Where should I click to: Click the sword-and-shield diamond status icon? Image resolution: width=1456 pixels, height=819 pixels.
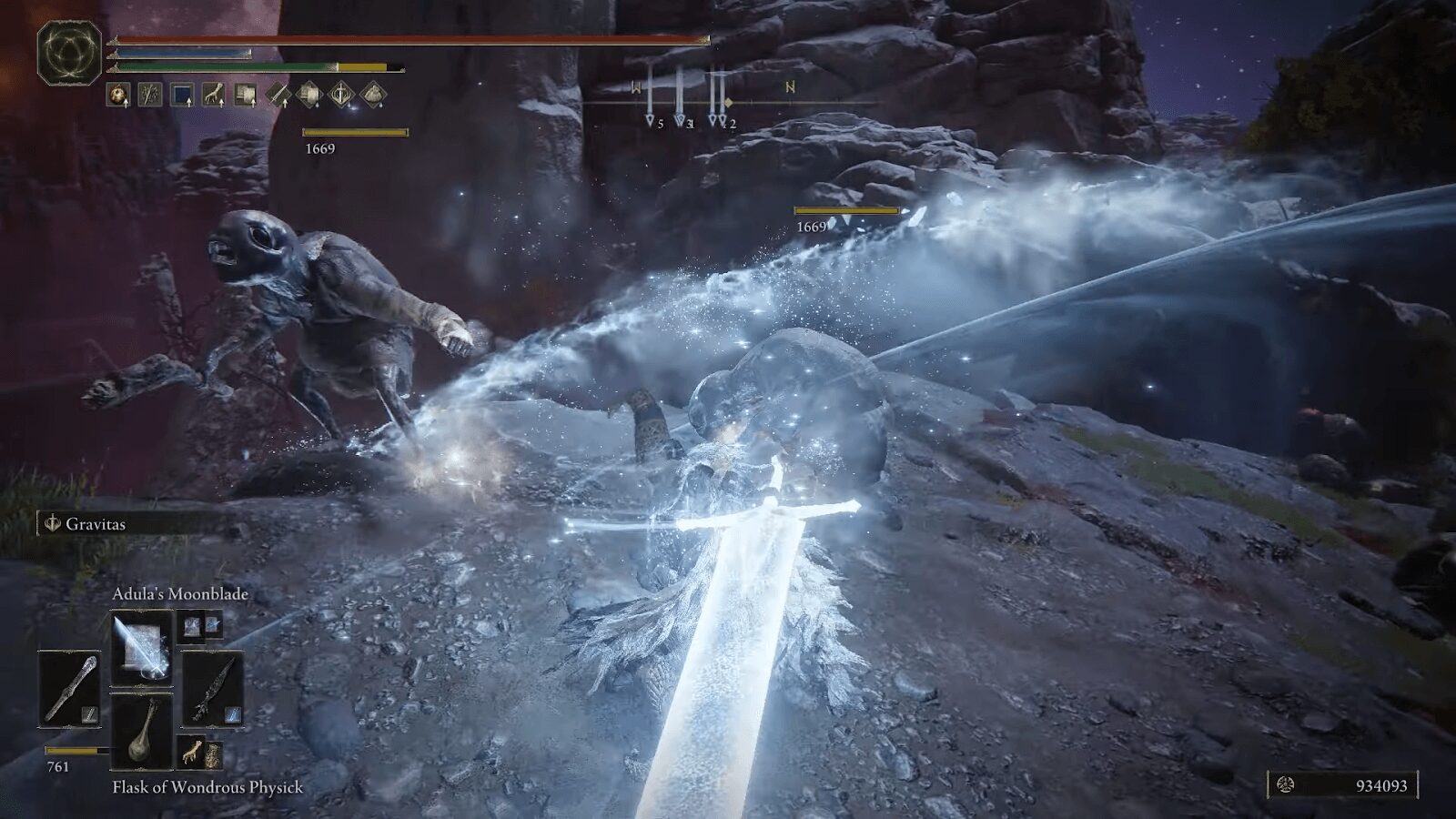(x=342, y=94)
